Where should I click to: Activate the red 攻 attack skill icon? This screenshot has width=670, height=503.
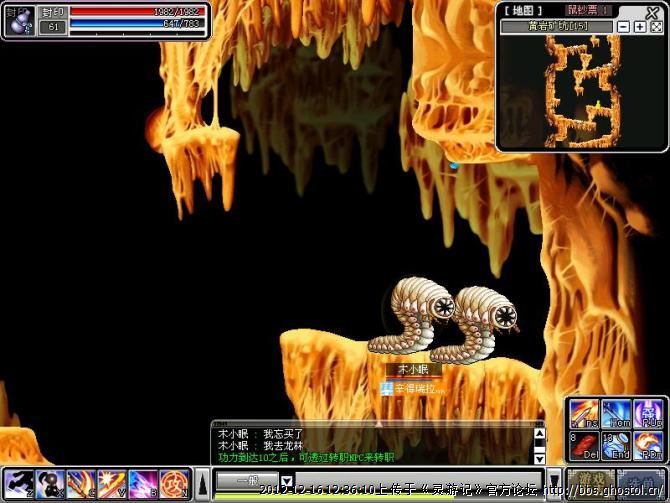175,485
